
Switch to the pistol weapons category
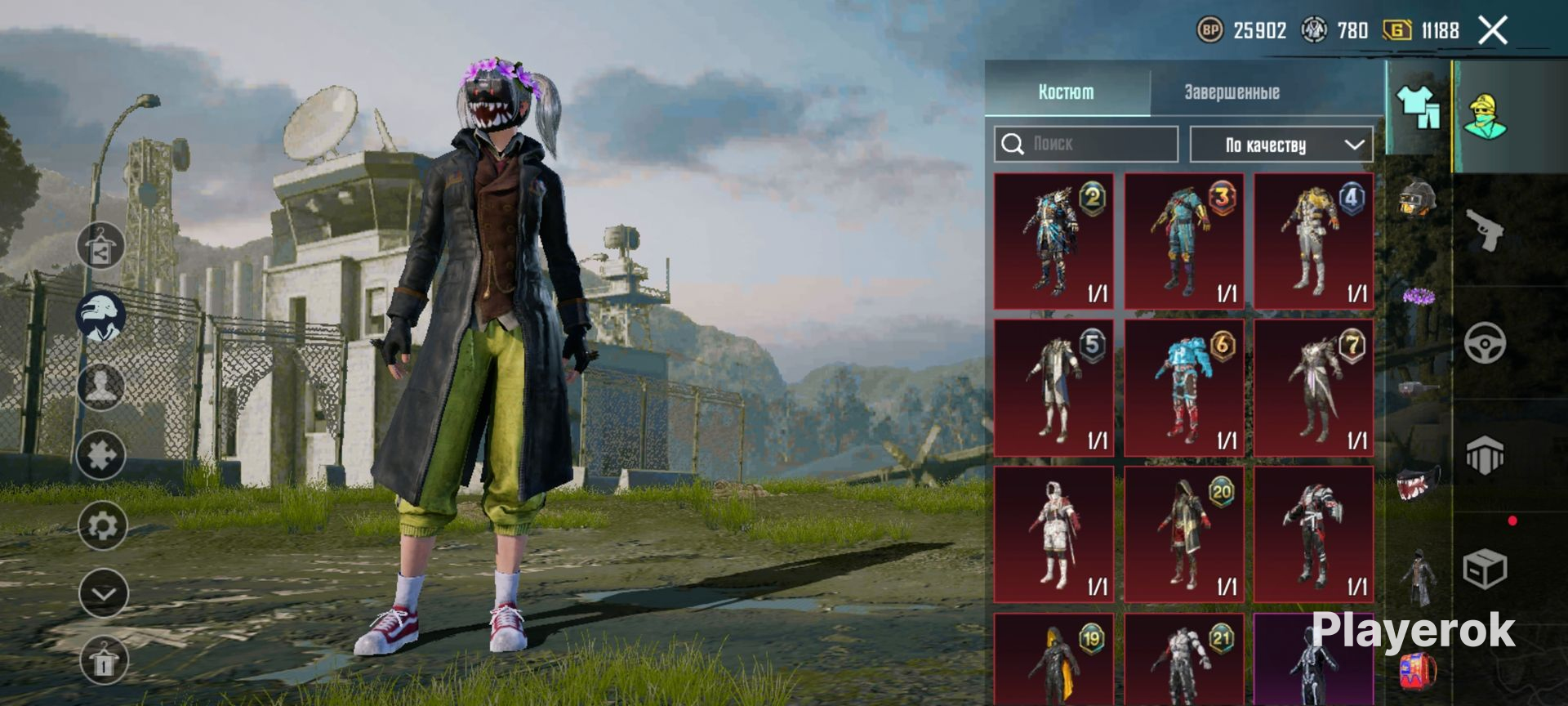1485,230
